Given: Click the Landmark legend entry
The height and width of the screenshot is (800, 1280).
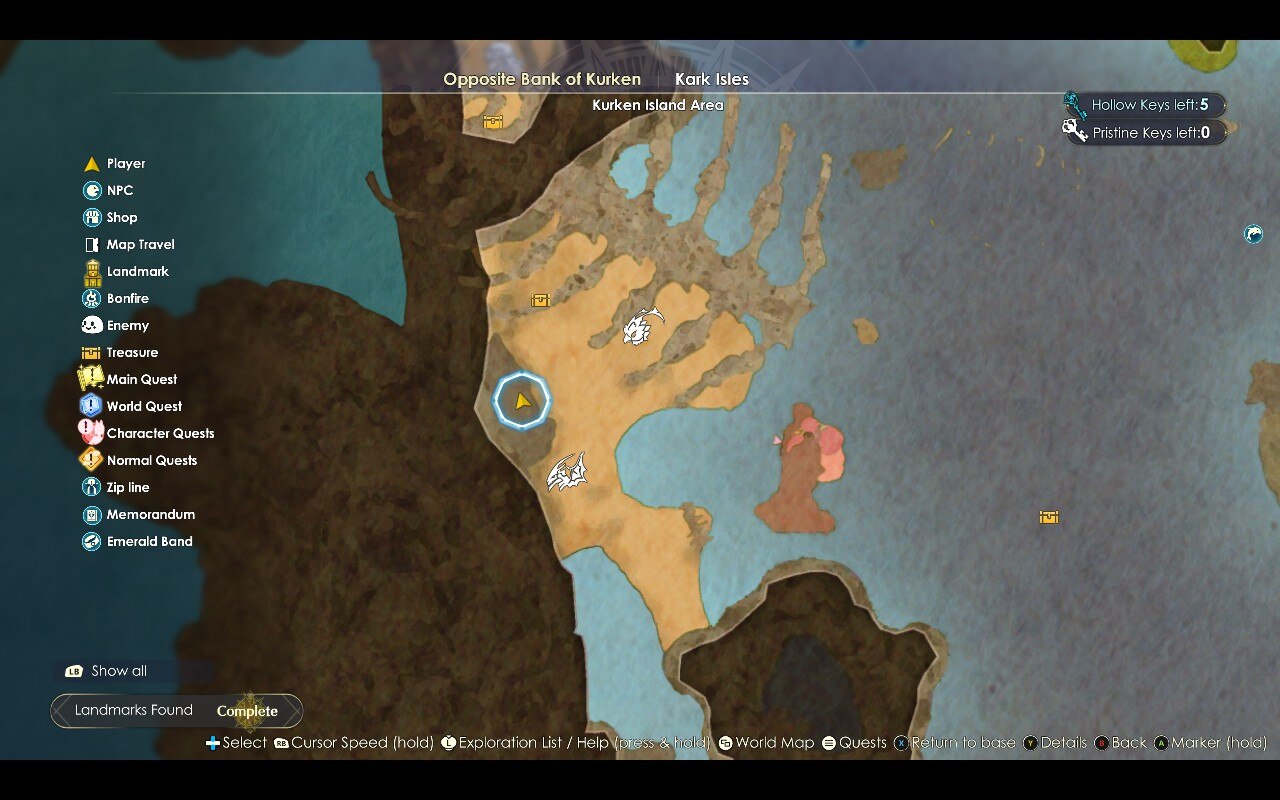Looking at the screenshot, I should (137, 271).
